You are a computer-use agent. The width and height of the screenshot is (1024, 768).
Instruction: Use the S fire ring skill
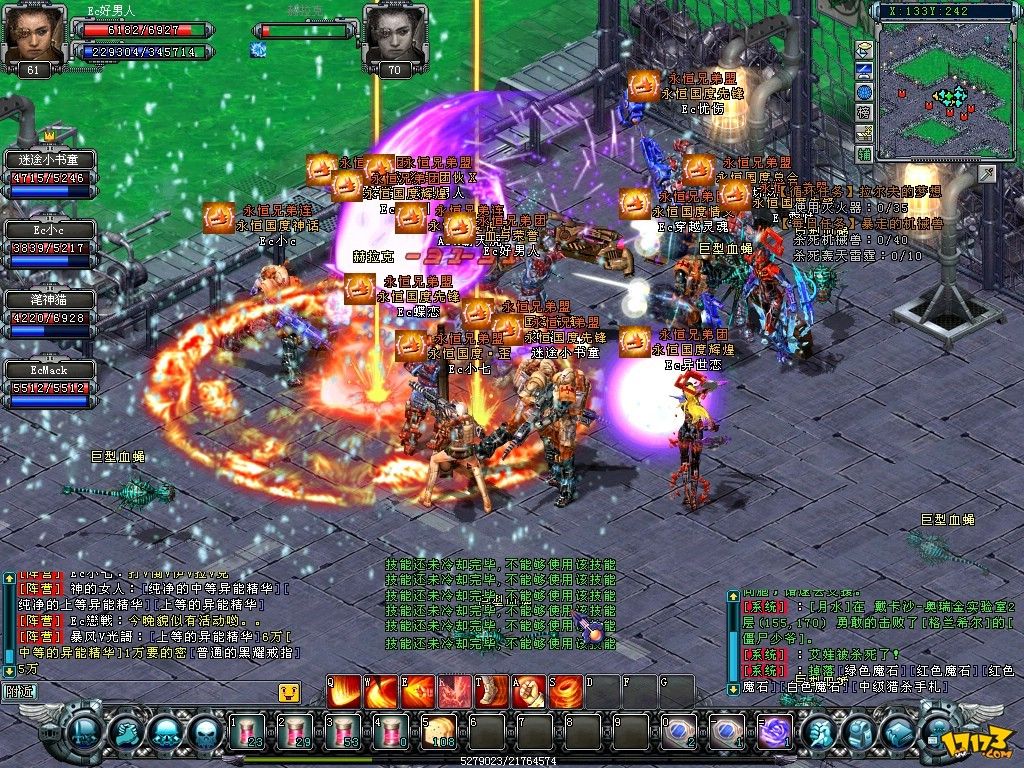566,691
